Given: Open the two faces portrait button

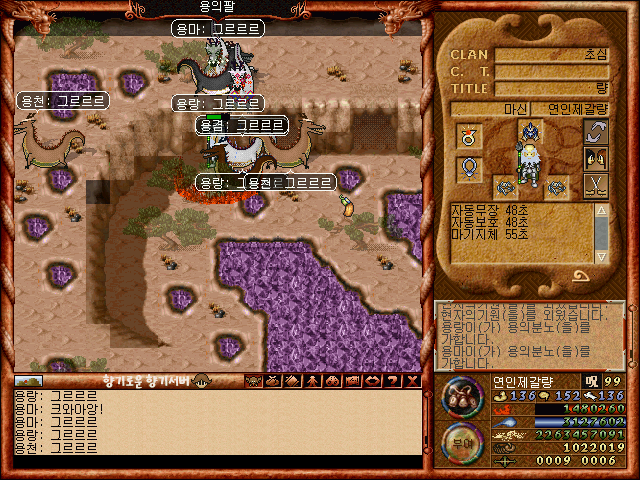Looking at the screenshot, I should [x=596, y=159].
